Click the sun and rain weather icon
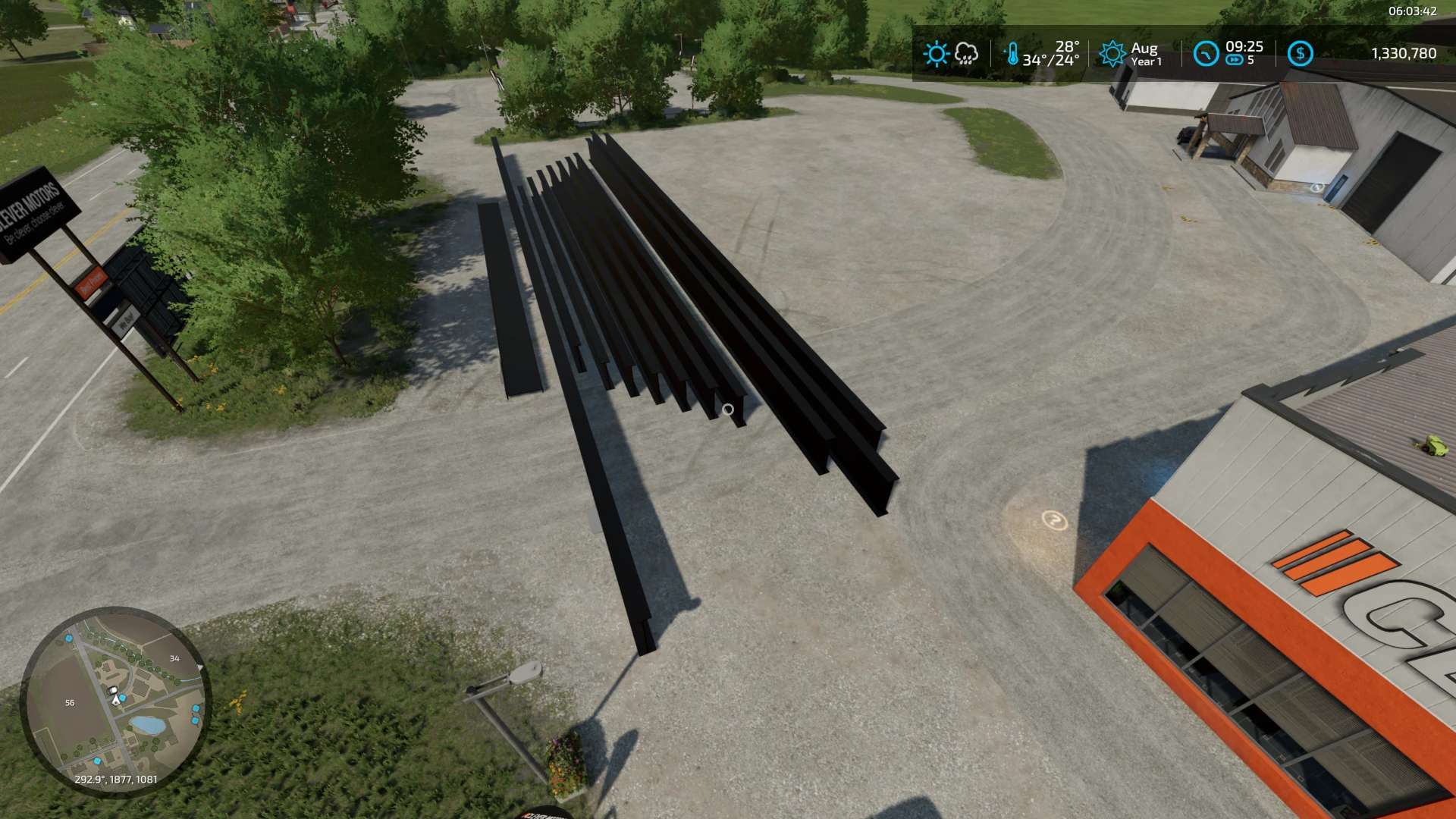The image size is (1456, 819). tap(950, 54)
